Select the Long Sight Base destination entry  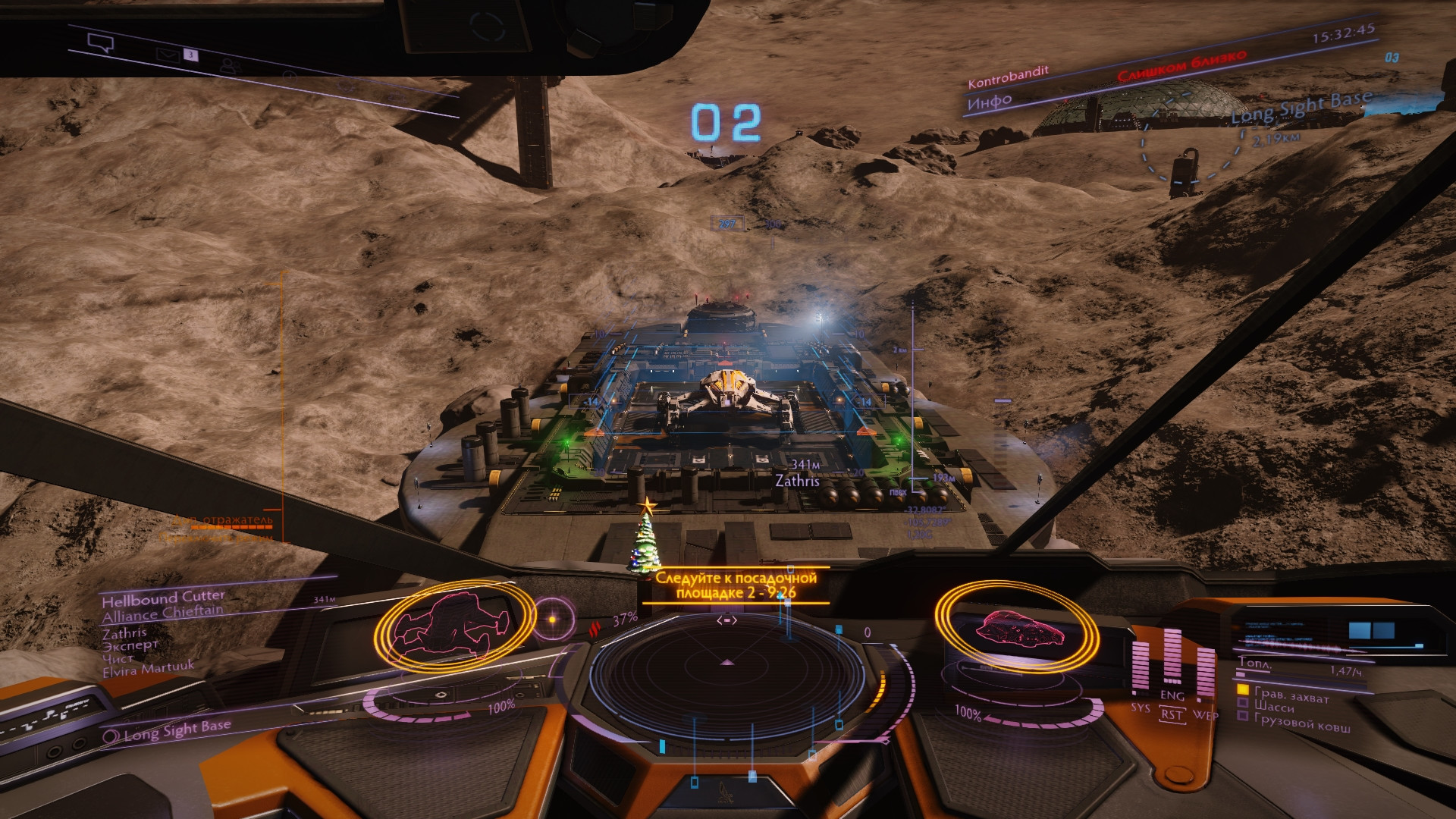click(x=176, y=730)
